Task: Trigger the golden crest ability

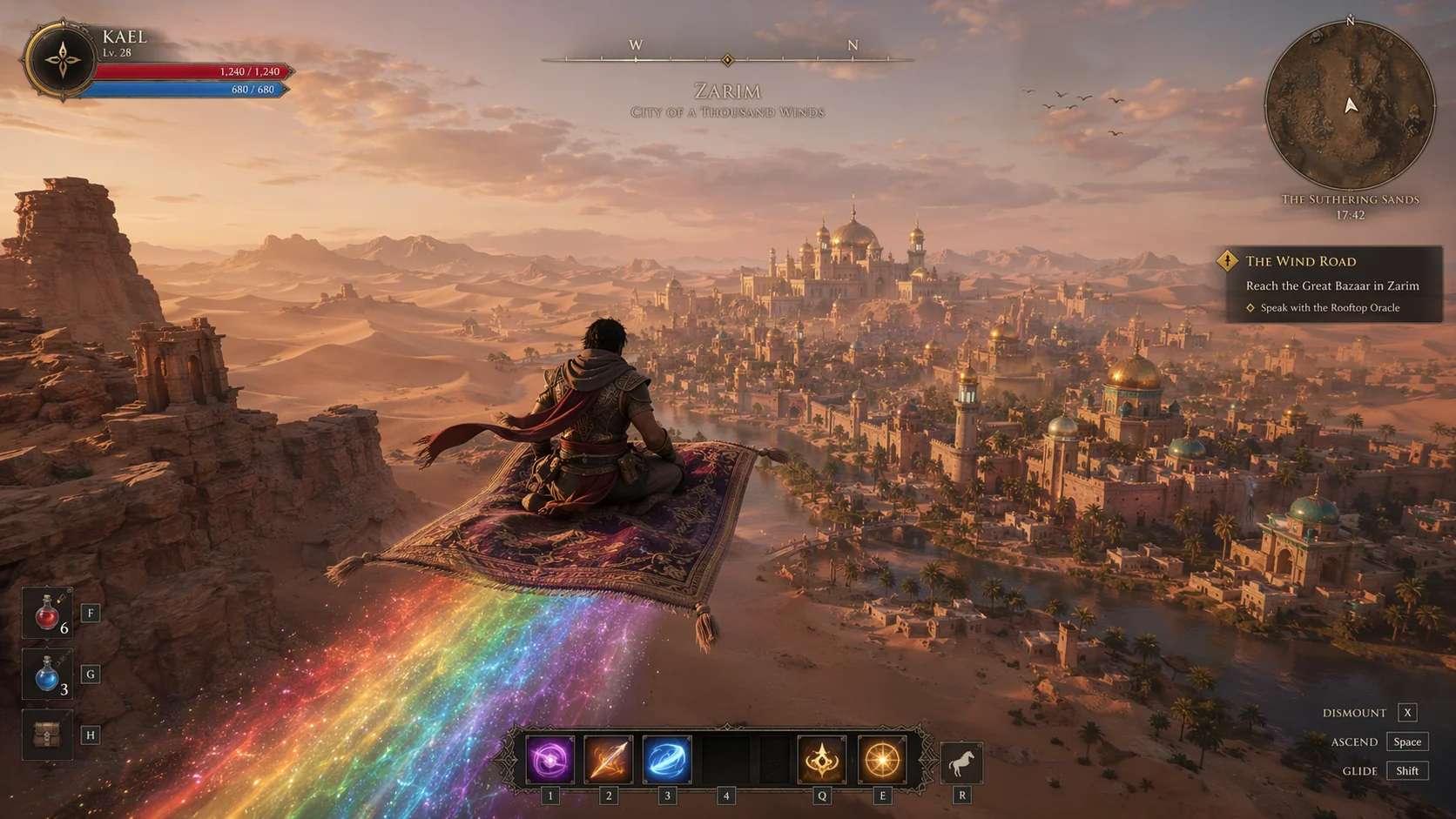Action: pyautogui.click(x=821, y=760)
